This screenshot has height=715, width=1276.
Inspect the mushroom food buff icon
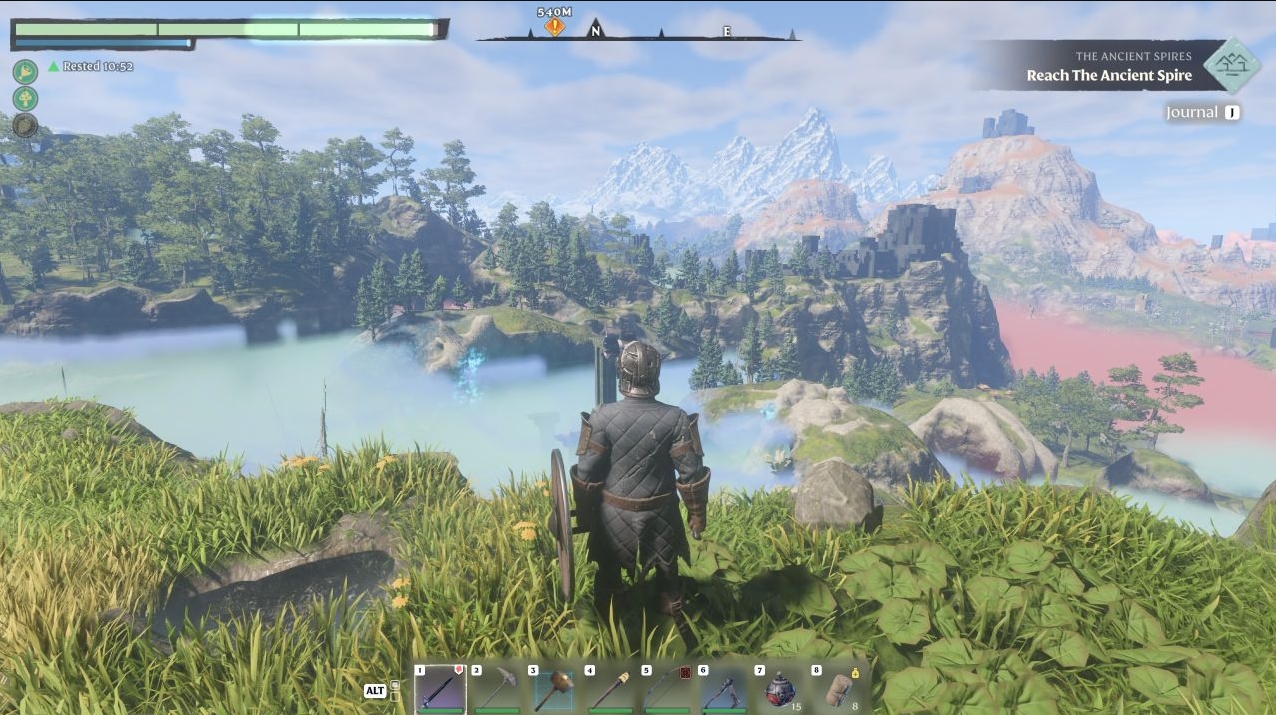25,98
